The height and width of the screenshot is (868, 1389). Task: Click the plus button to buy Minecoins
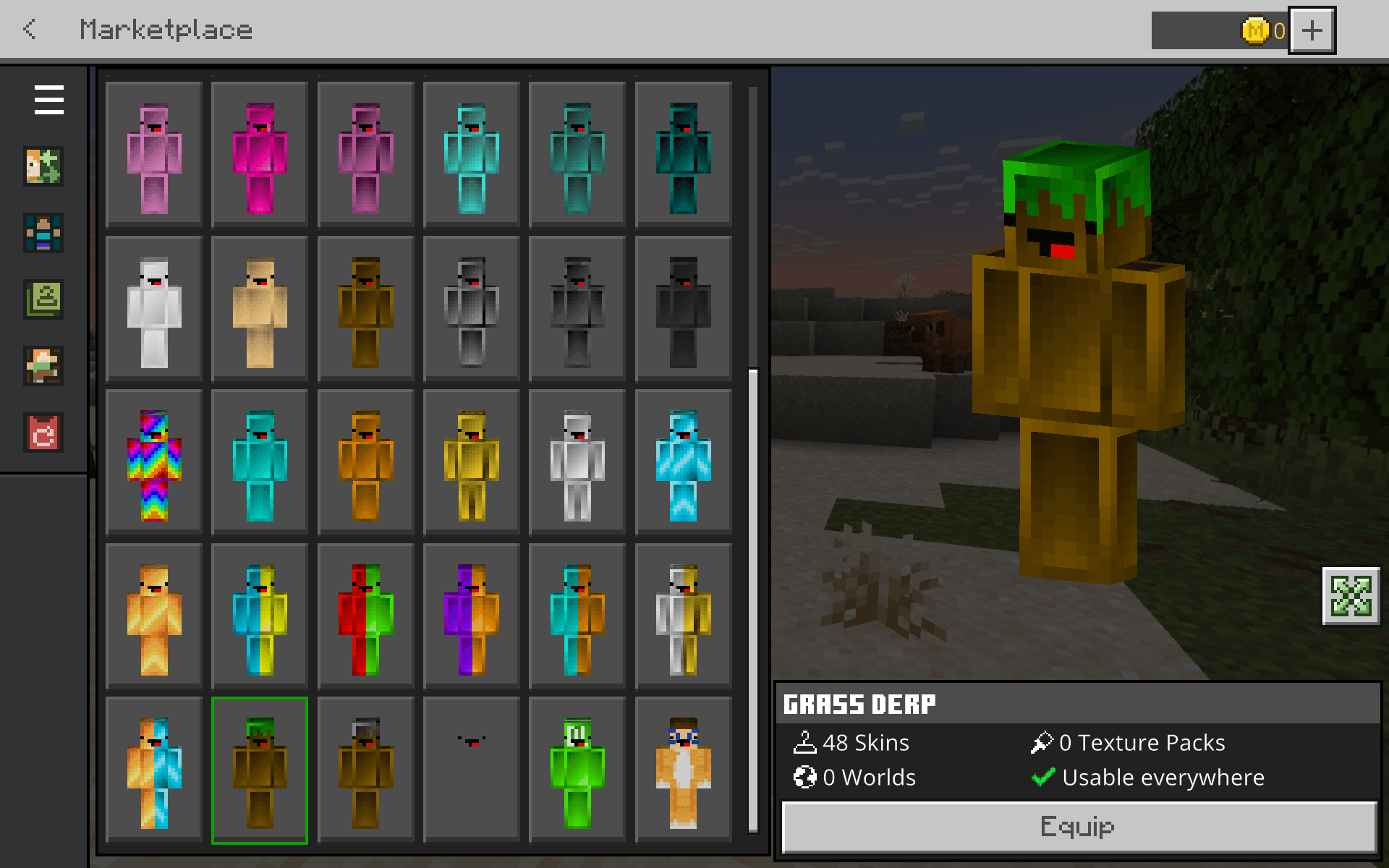1312,30
